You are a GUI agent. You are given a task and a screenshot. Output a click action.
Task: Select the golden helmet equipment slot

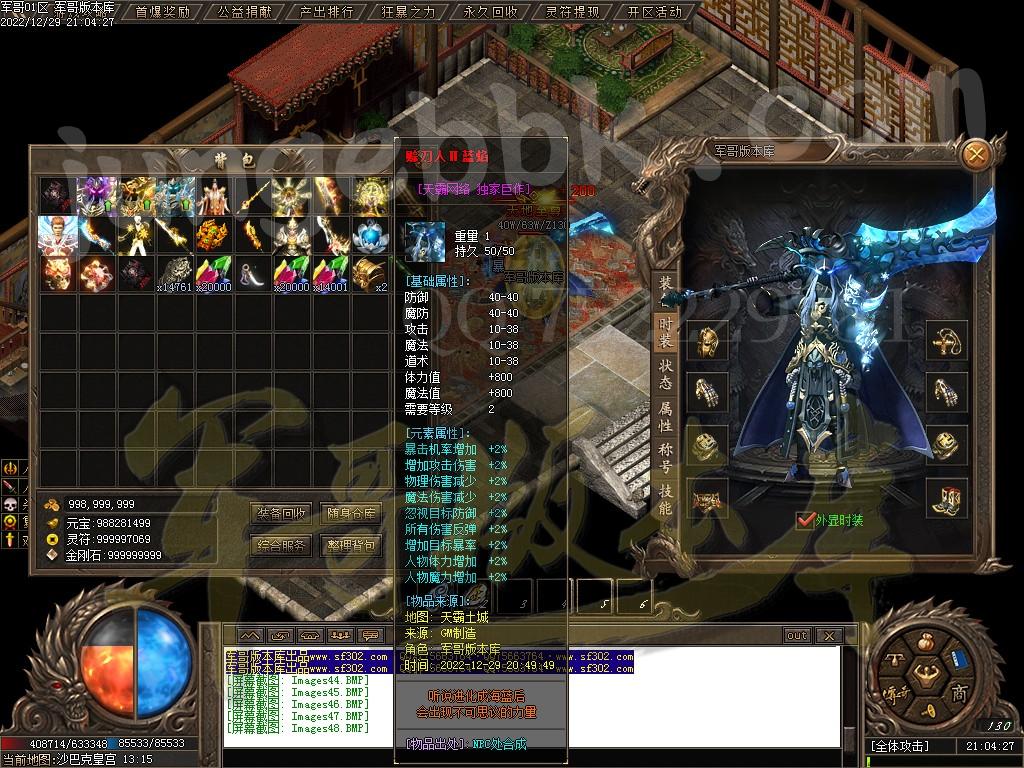click(x=707, y=340)
